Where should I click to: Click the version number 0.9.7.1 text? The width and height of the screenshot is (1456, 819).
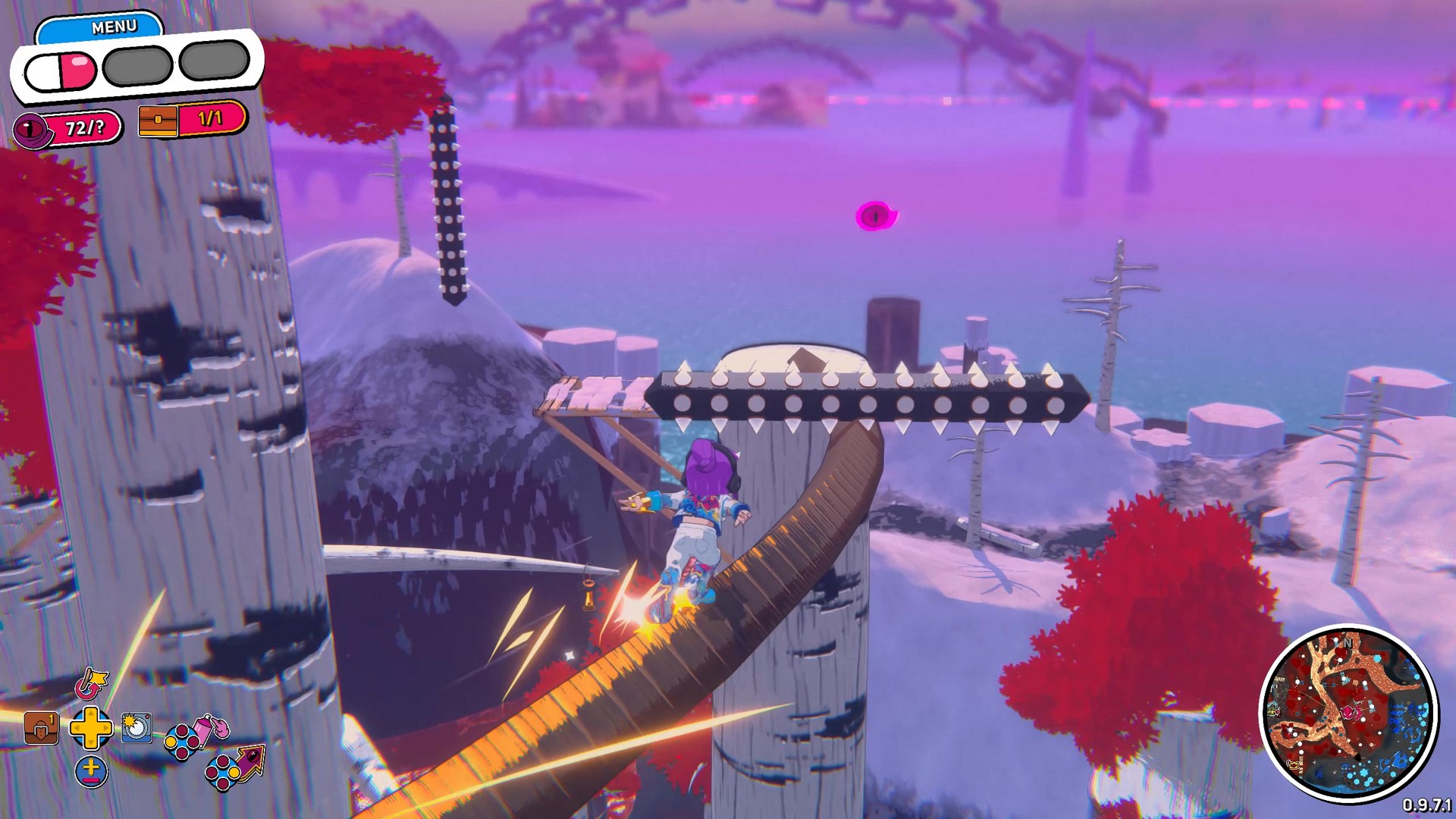tap(1427, 805)
